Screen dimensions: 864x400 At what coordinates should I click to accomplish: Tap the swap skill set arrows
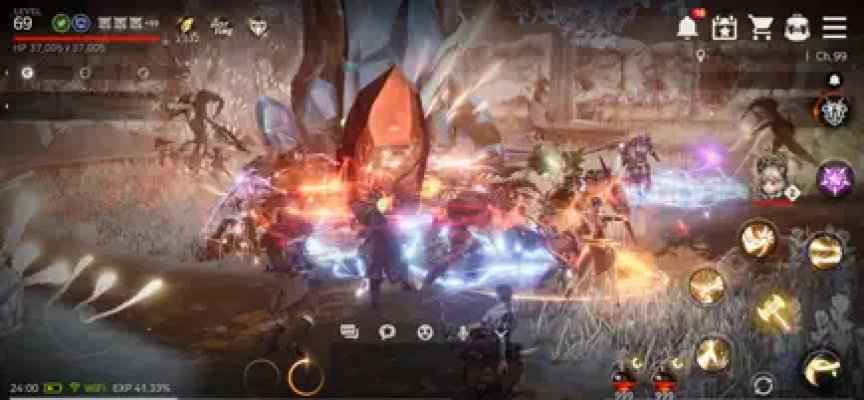(x=763, y=384)
